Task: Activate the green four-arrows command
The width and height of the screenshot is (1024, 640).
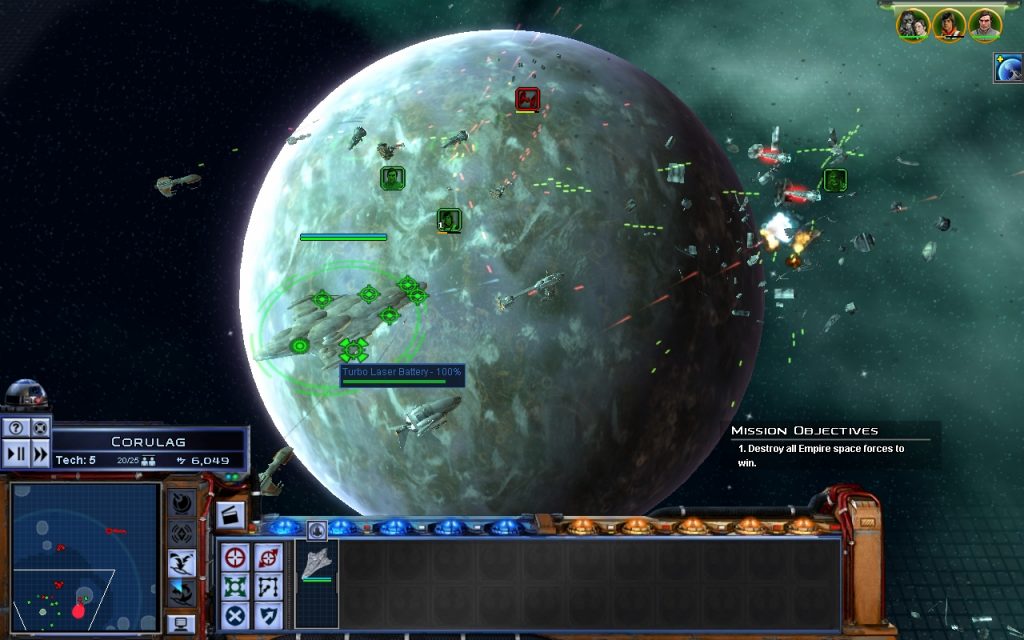Action: pyautogui.click(x=235, y=586)
